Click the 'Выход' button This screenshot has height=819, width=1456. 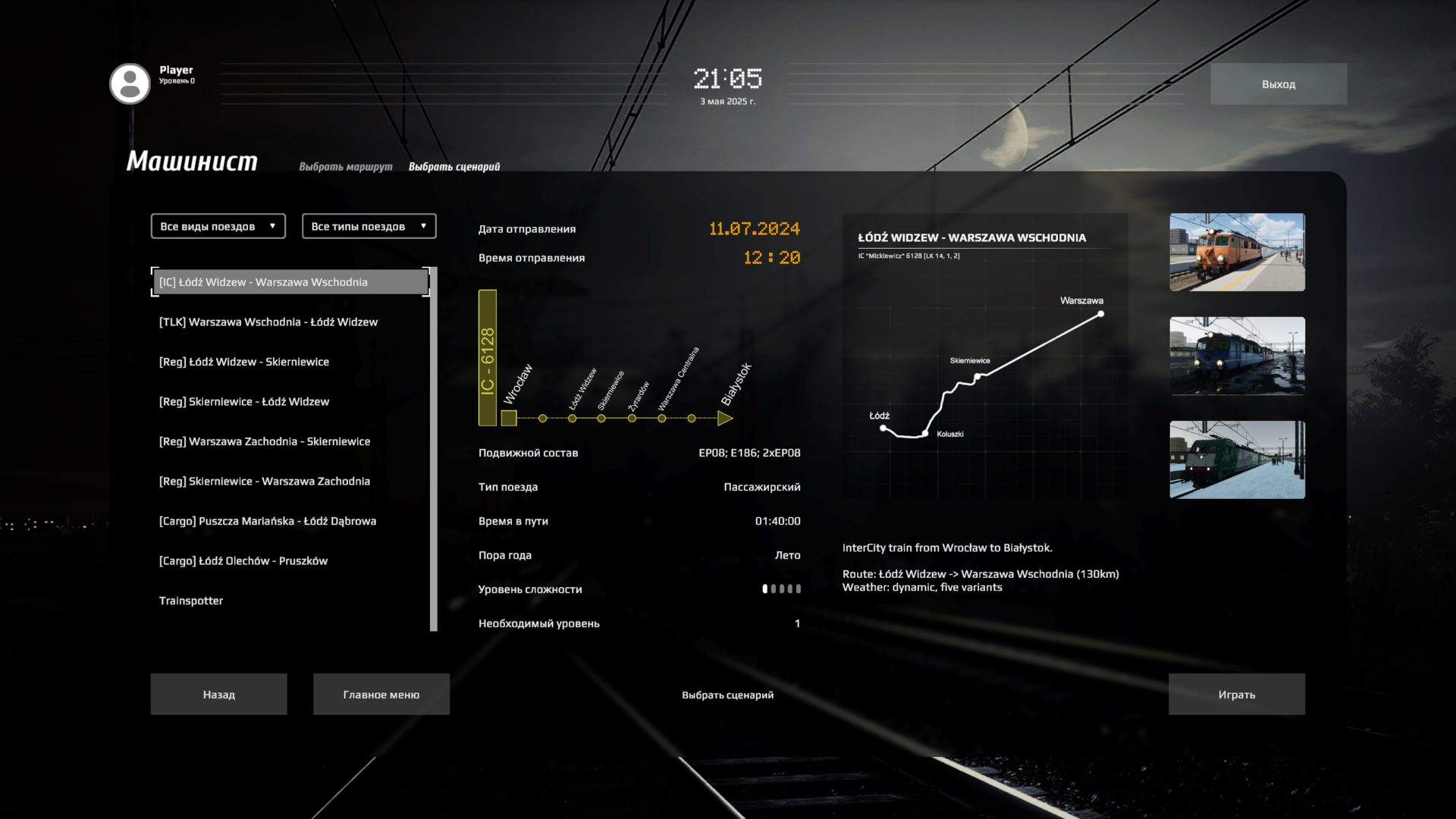(1278, 83)
